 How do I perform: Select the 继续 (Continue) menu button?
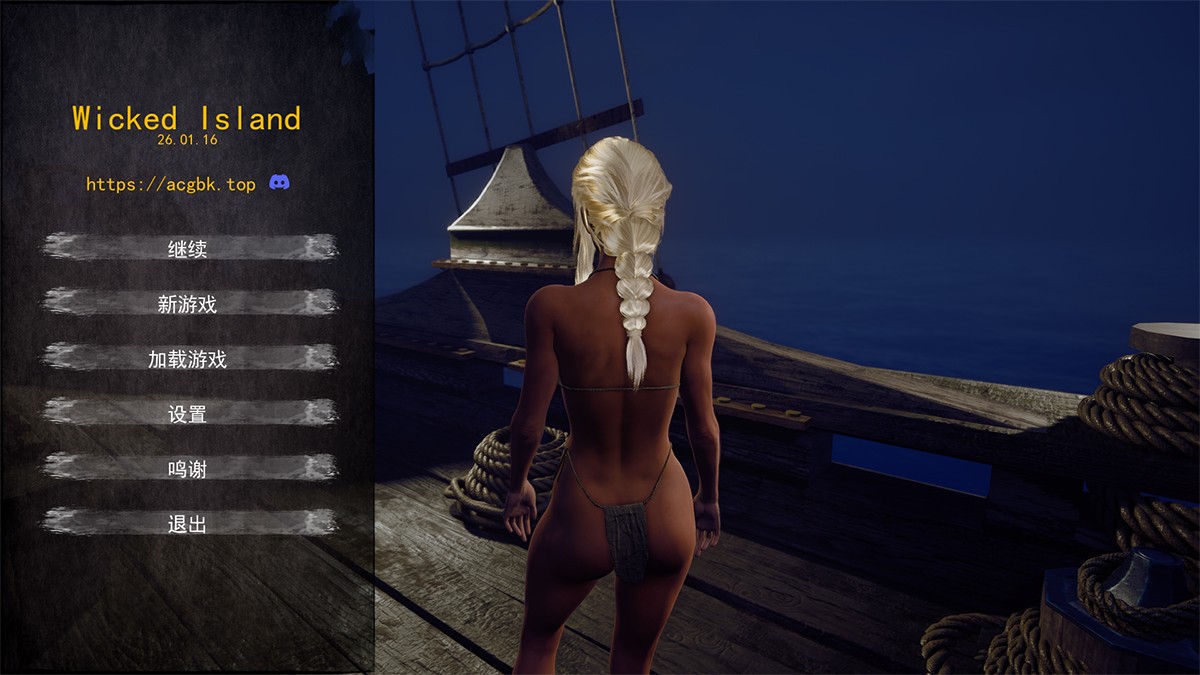(x=188, y=248)
